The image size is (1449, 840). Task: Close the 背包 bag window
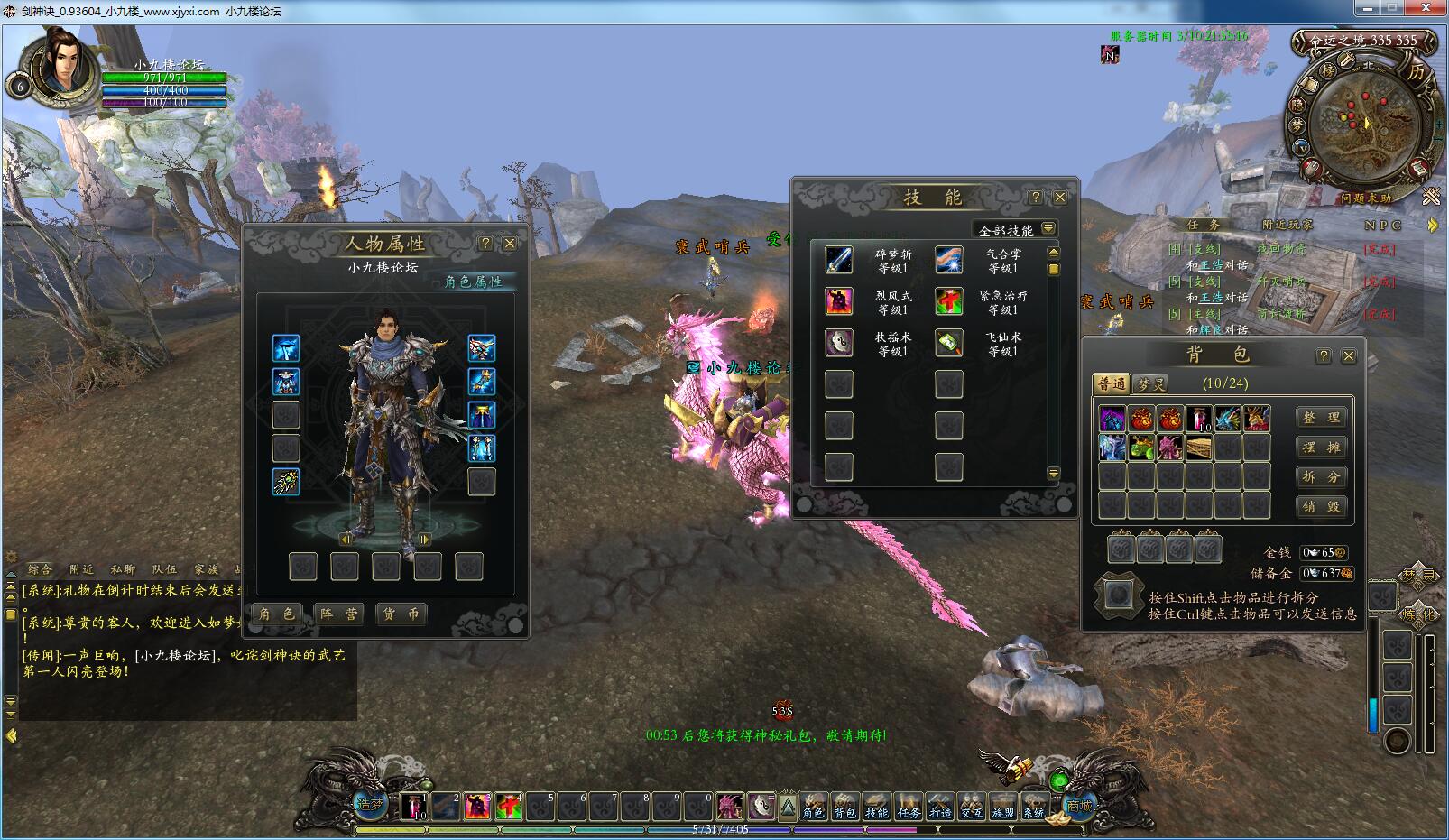(x=1349, y=356)
